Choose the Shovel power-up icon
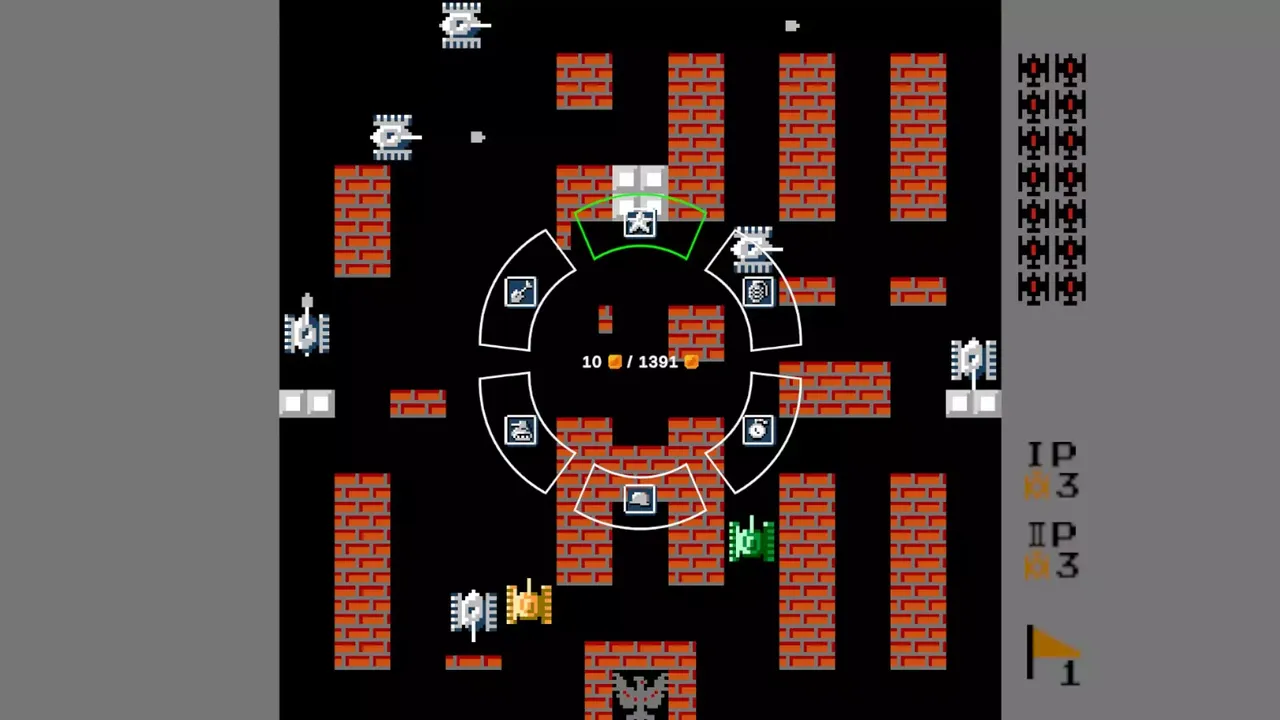This screenshot has width=1280, height=720. pos(518,292)
